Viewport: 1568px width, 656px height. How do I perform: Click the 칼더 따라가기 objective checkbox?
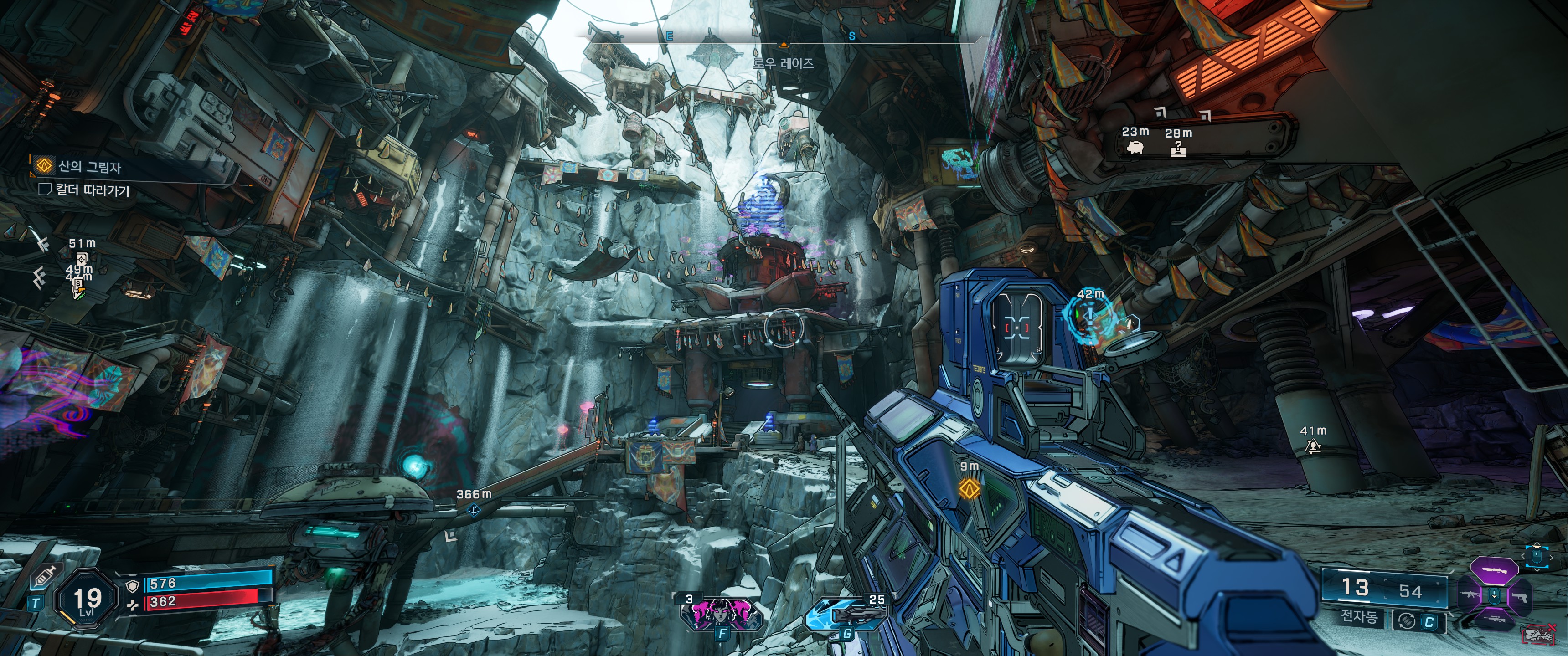coord(44,190)
